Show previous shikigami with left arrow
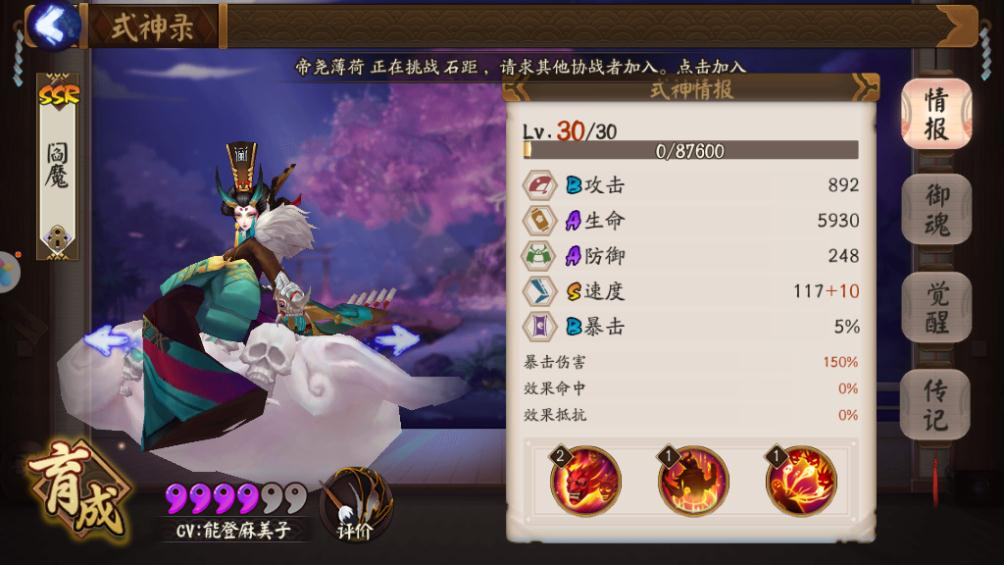 click(x=107, y=340)
